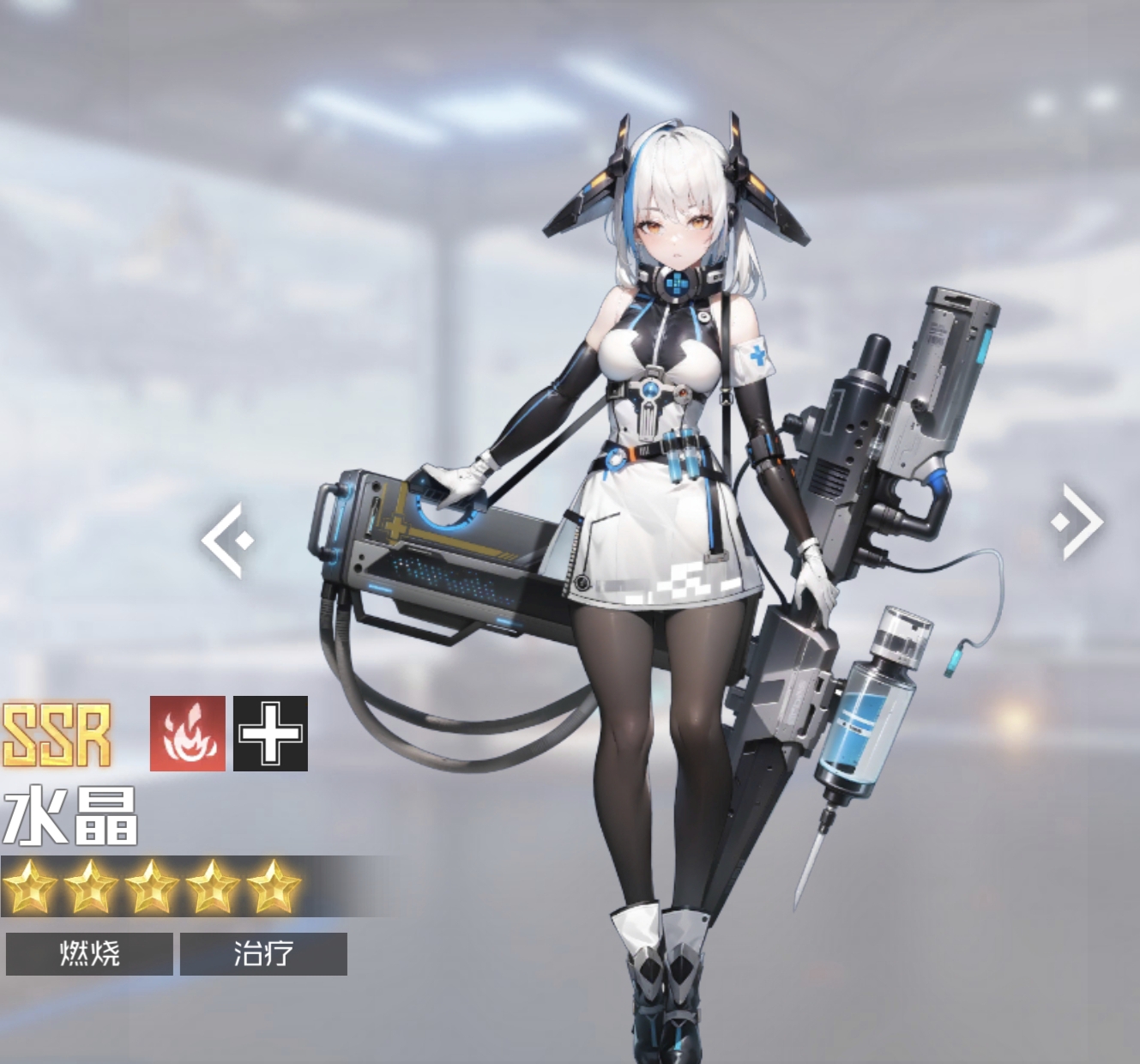Click the 治疗 tag button

(263, 953)
